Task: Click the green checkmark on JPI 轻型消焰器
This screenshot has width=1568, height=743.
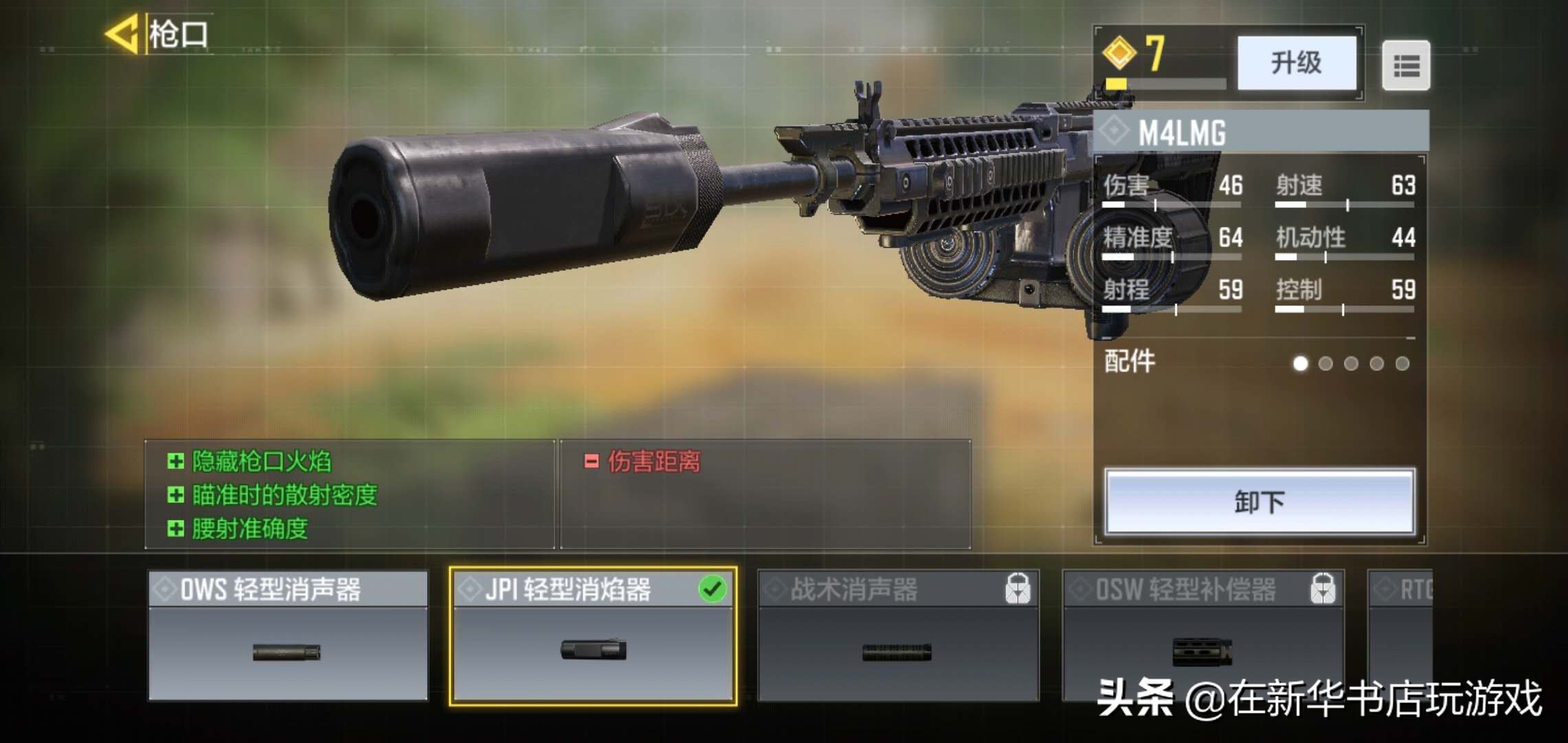Action: pos(716,590)
